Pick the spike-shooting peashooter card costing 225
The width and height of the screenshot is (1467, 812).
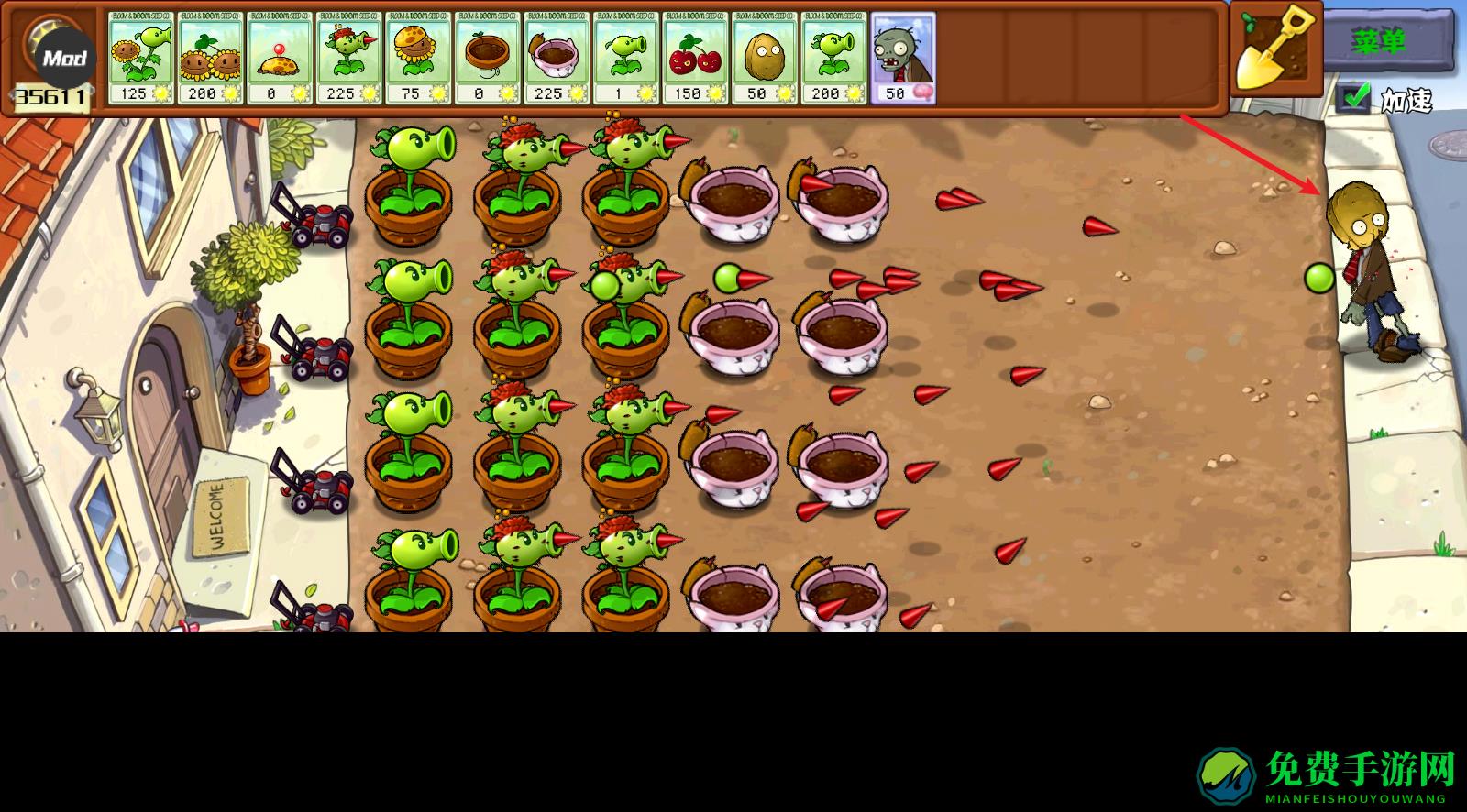tap(349, 57)
